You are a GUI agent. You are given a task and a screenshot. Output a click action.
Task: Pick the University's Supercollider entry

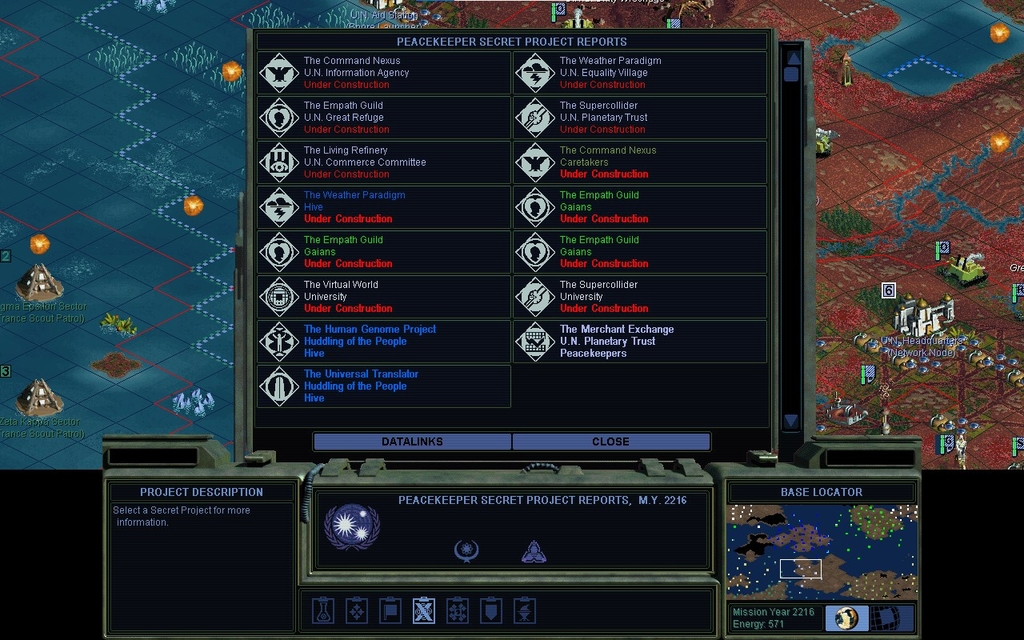[640, 297]
